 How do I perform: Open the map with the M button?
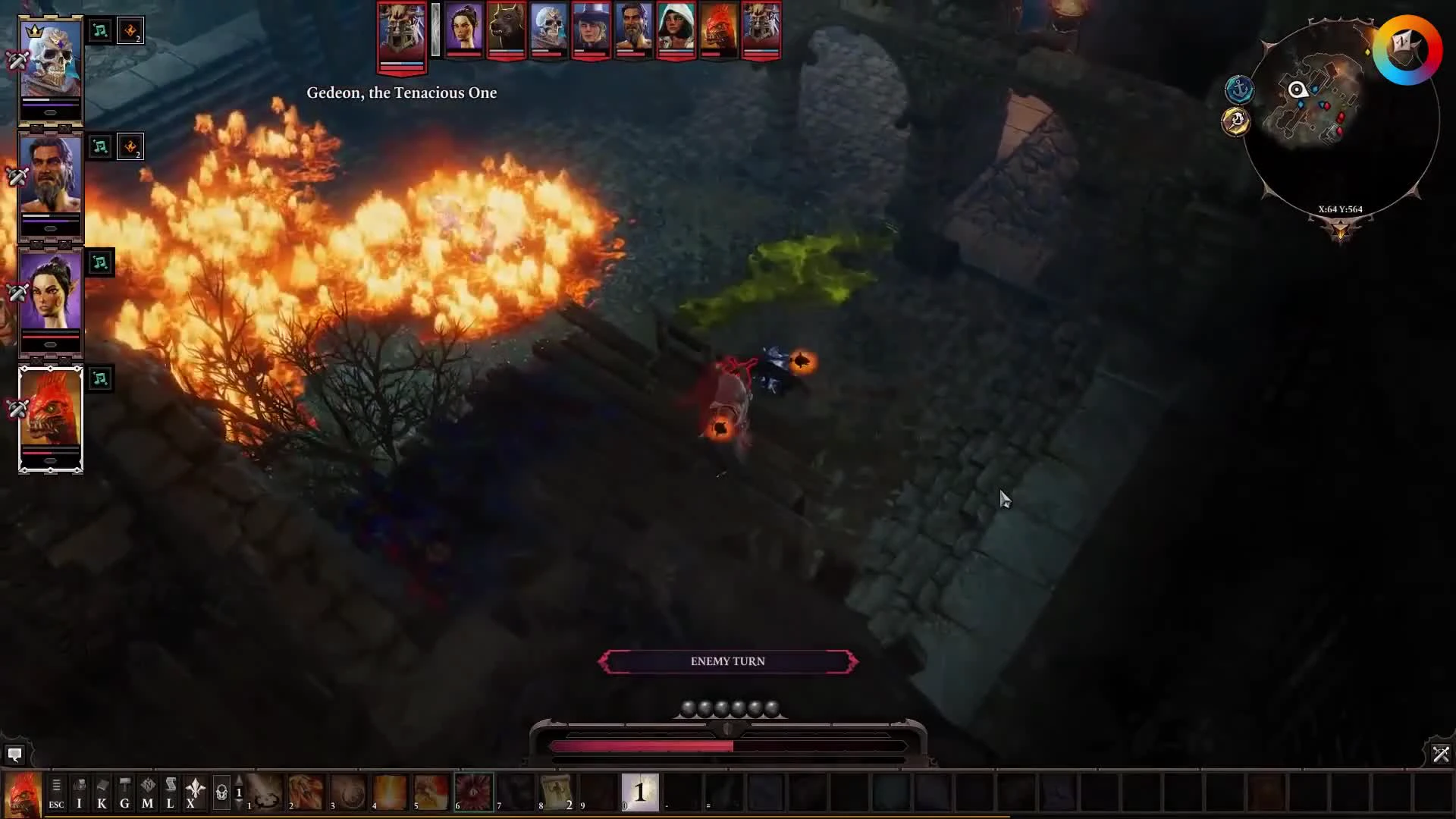click(x=147, y=794)
